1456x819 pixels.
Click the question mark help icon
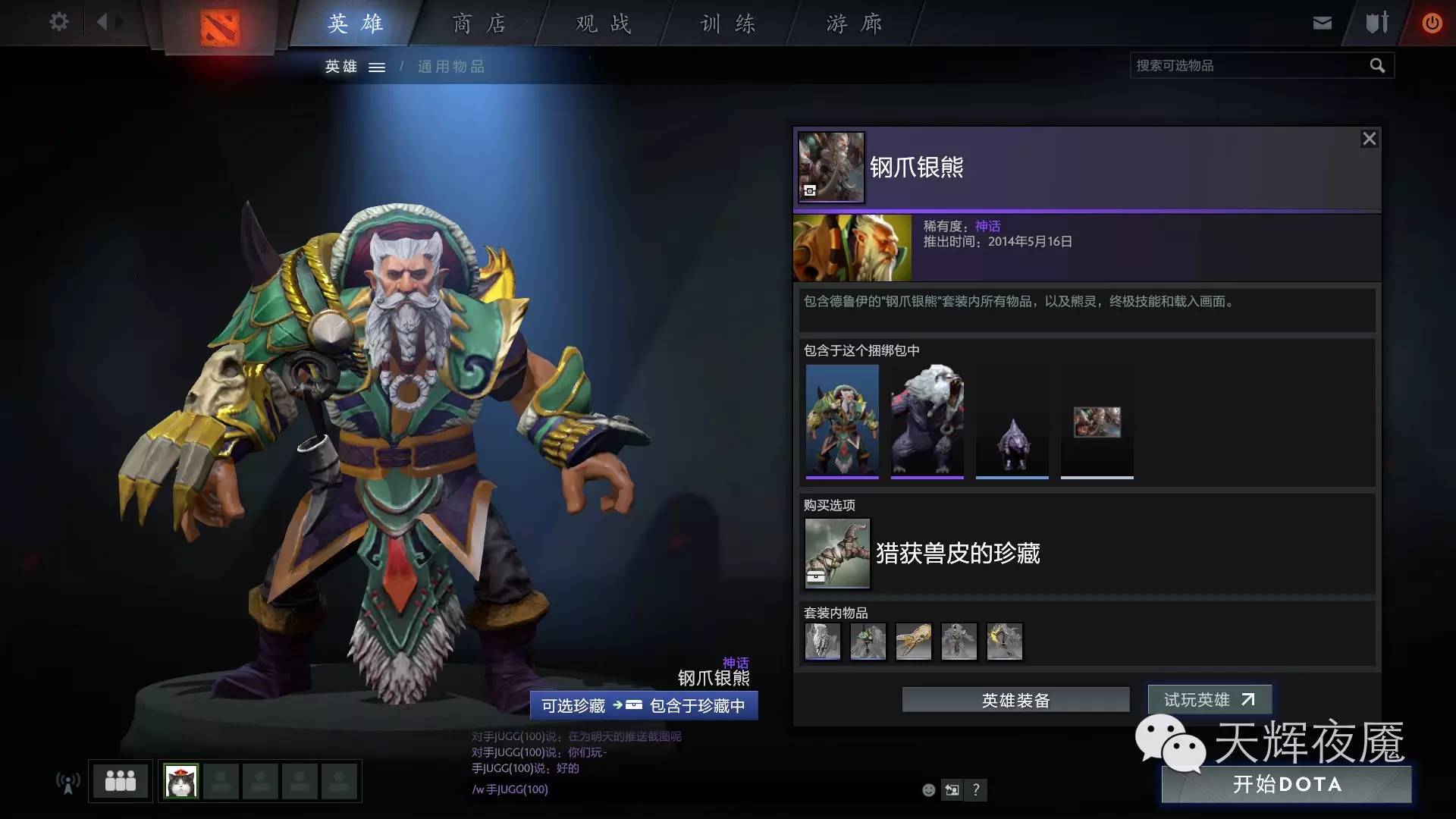tap(976, 790)
